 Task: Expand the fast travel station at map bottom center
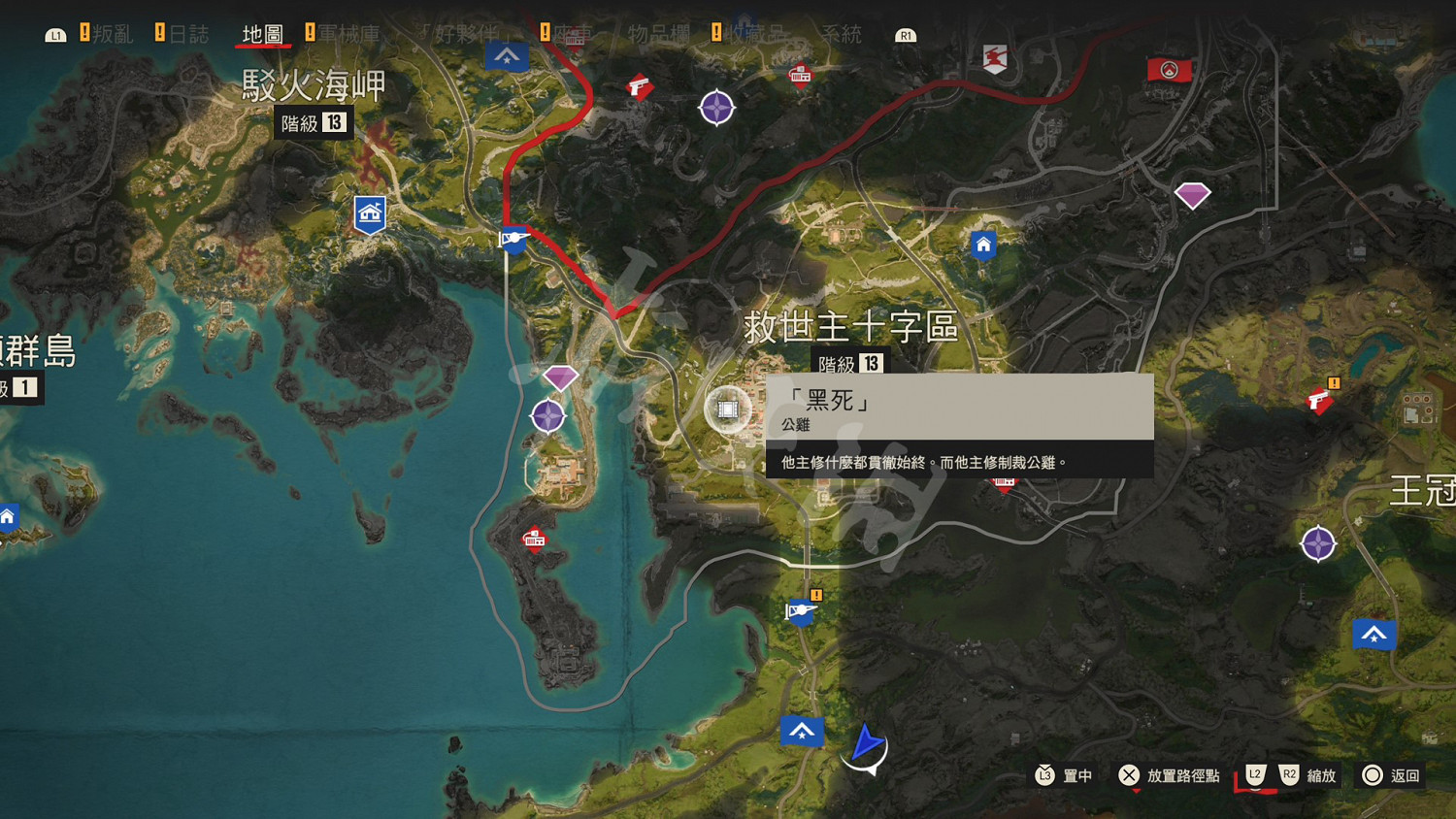click(x=803, y=732)
